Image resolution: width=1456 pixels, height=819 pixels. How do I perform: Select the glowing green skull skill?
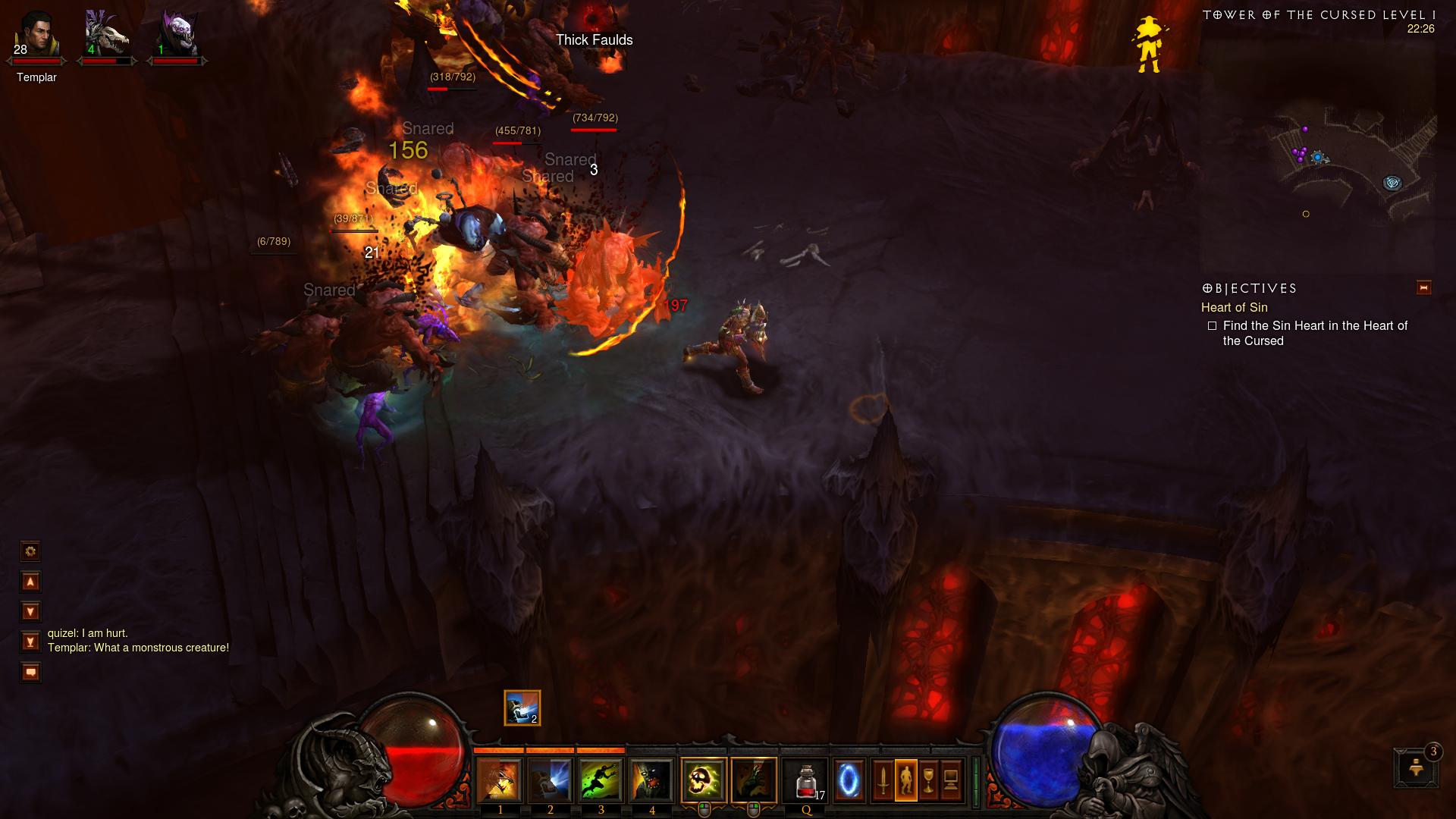(x=703, y=780)
